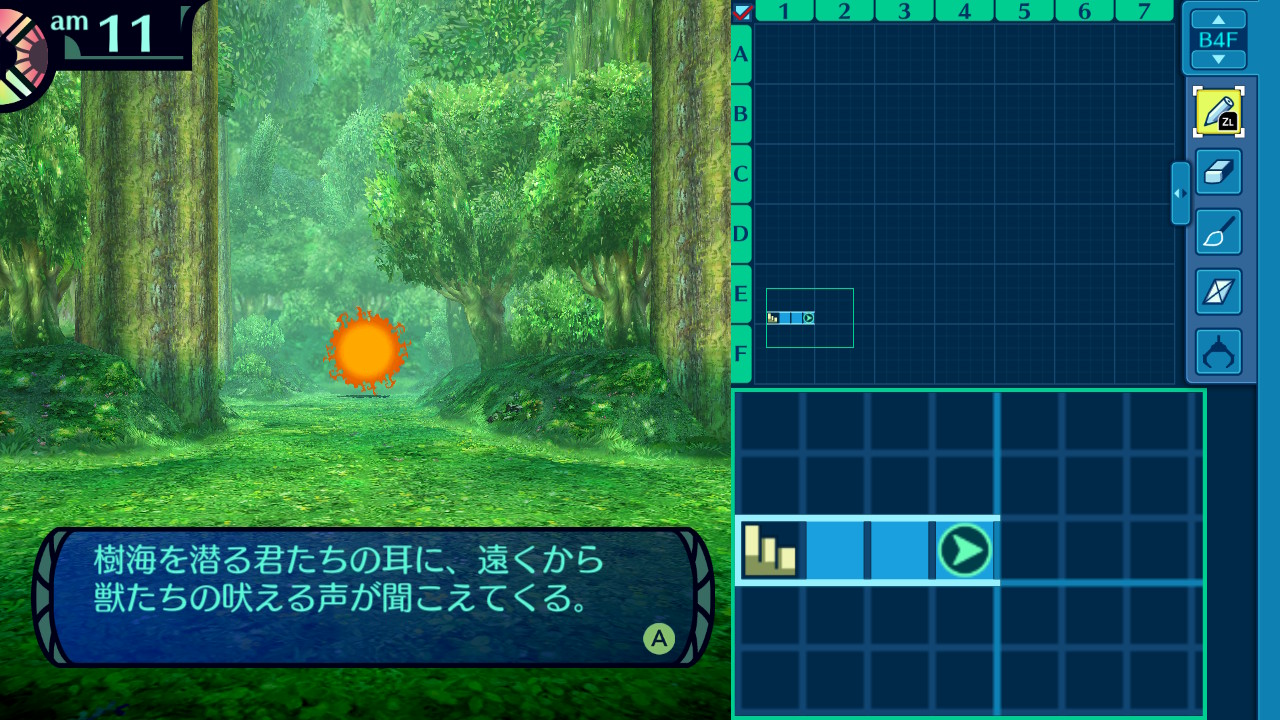
Task: Pick the paintbrush floor tool
Action: (x=1218, y=232)
